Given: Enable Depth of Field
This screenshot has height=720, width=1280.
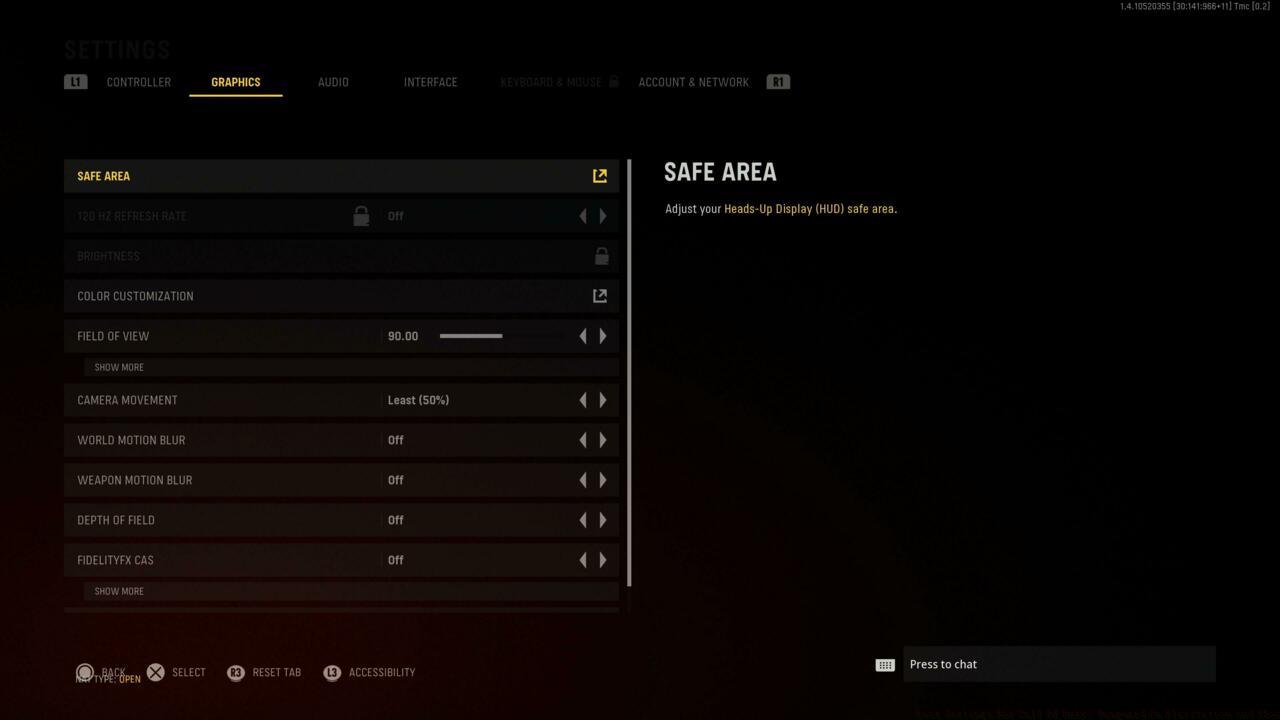Looking at the screenshot, I should pos(603,519).
